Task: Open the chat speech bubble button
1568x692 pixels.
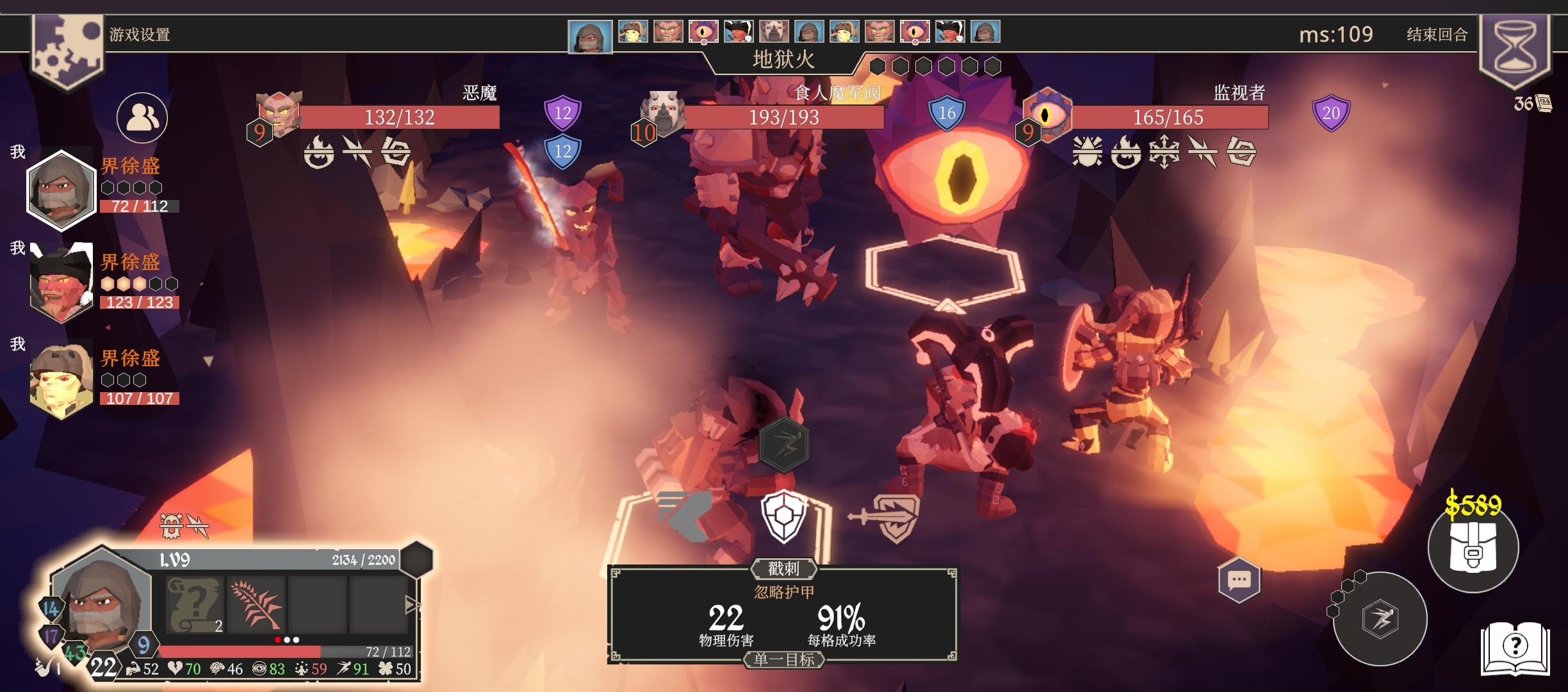Action: click(1239, 581)
